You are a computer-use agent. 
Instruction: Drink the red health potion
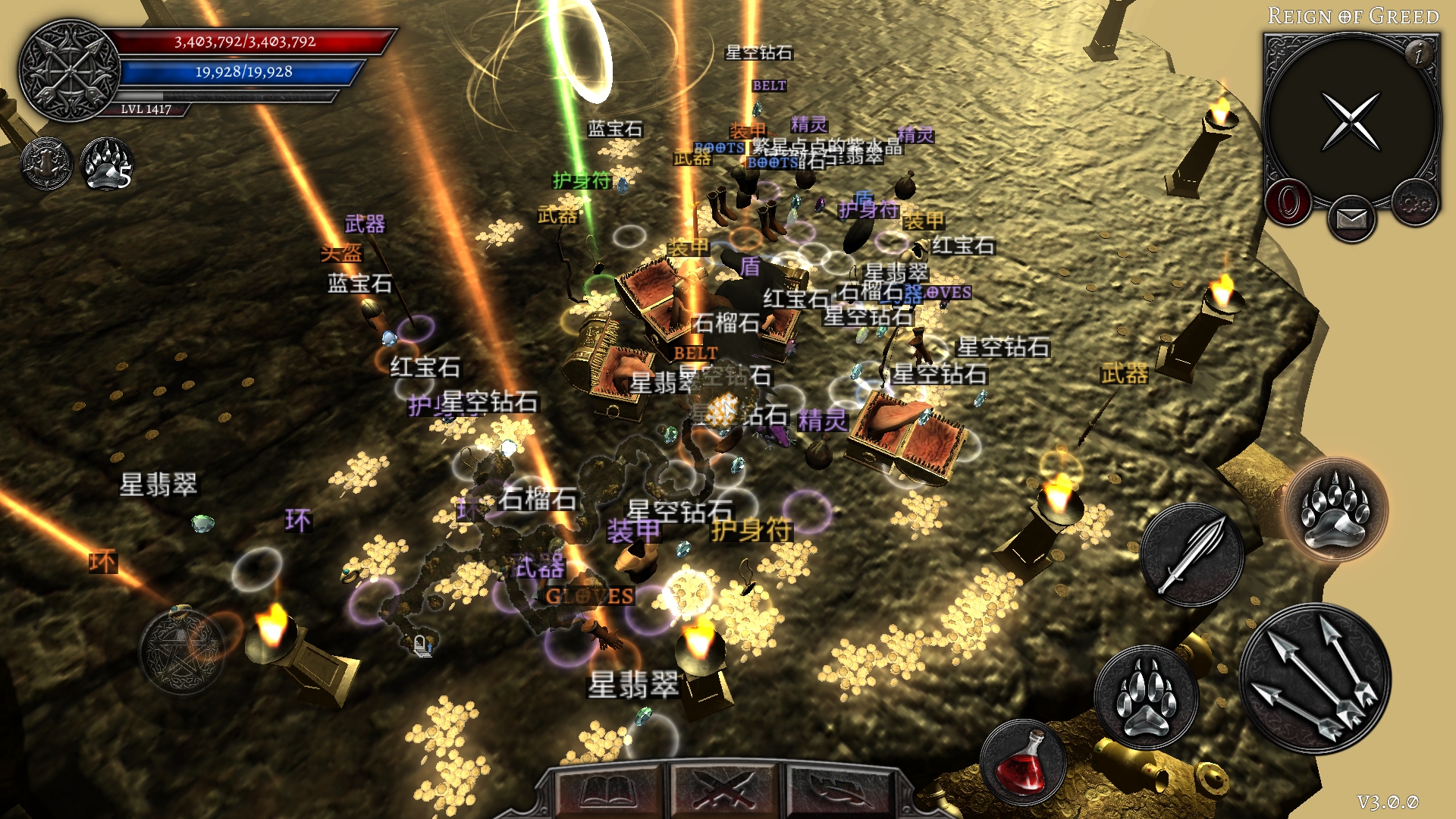coord(1023,762)
